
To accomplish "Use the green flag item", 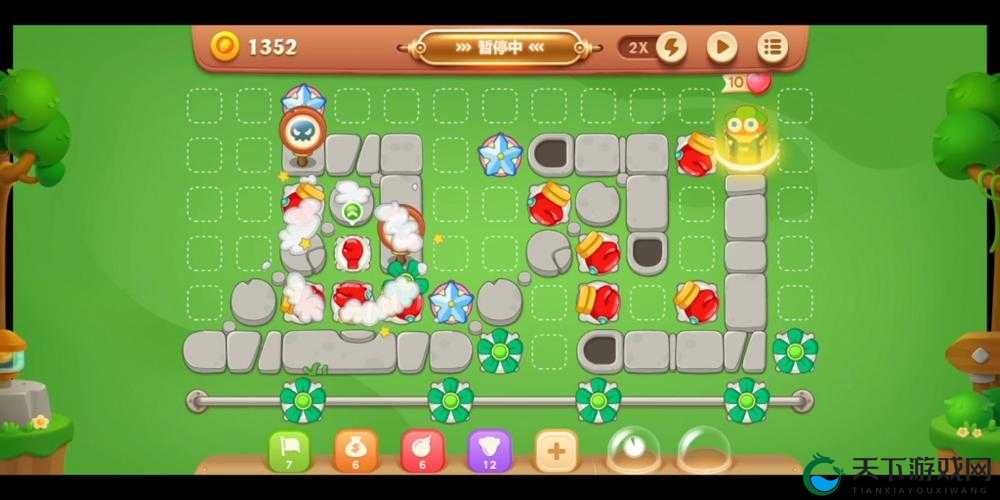I will tap(289, 452).
